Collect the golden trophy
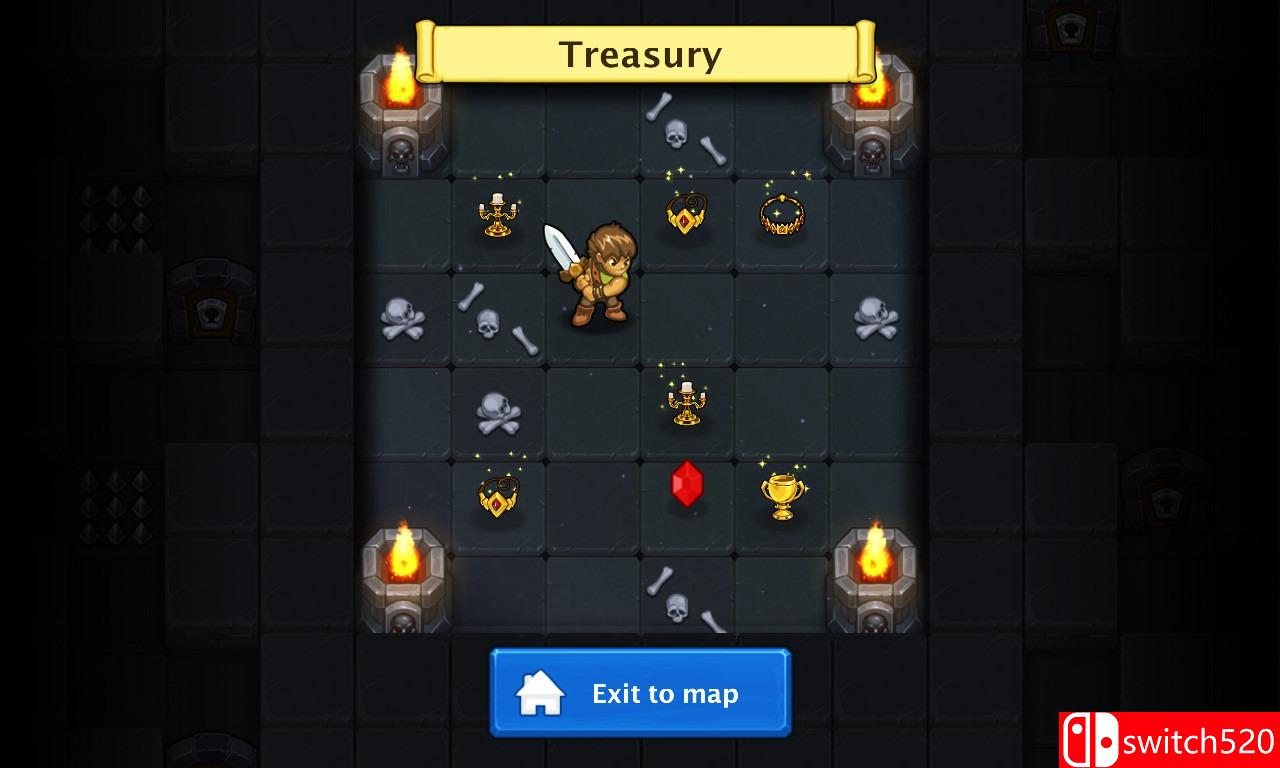The height and width of the screenshot is (768, 1280). pyautogui.click(x=781, y=492)
